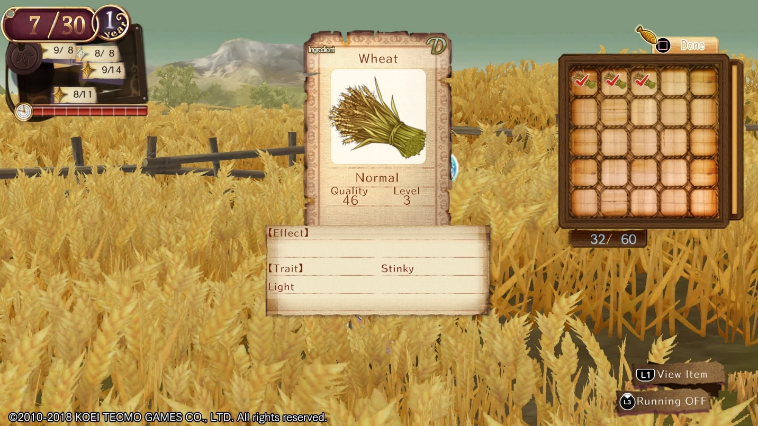Open View Item for the wheat
This screenshot has height=426, width=758.
click(x=676, y=374)
